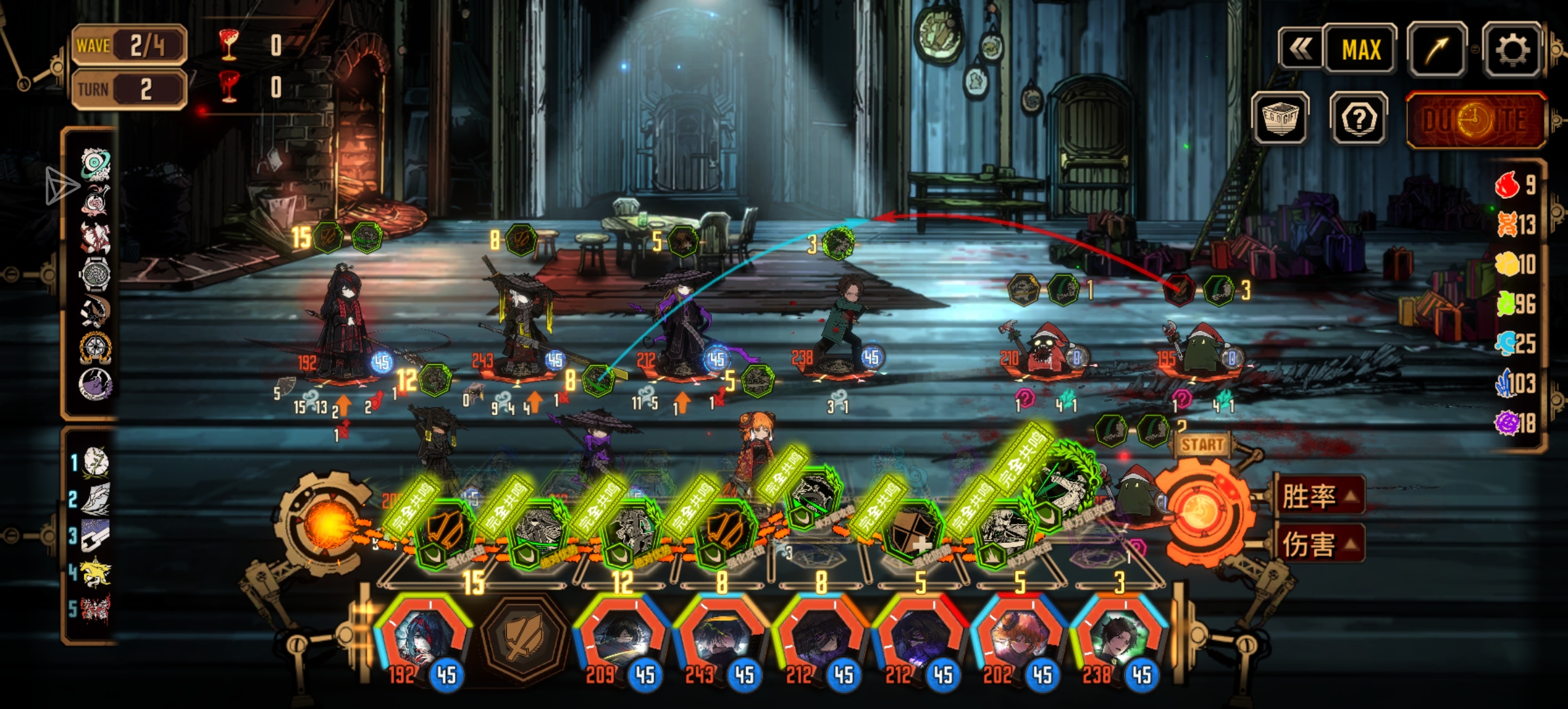Open the settings gear menu
The width and height of the screenshot is (1568, 709).
pos(1512,50)
